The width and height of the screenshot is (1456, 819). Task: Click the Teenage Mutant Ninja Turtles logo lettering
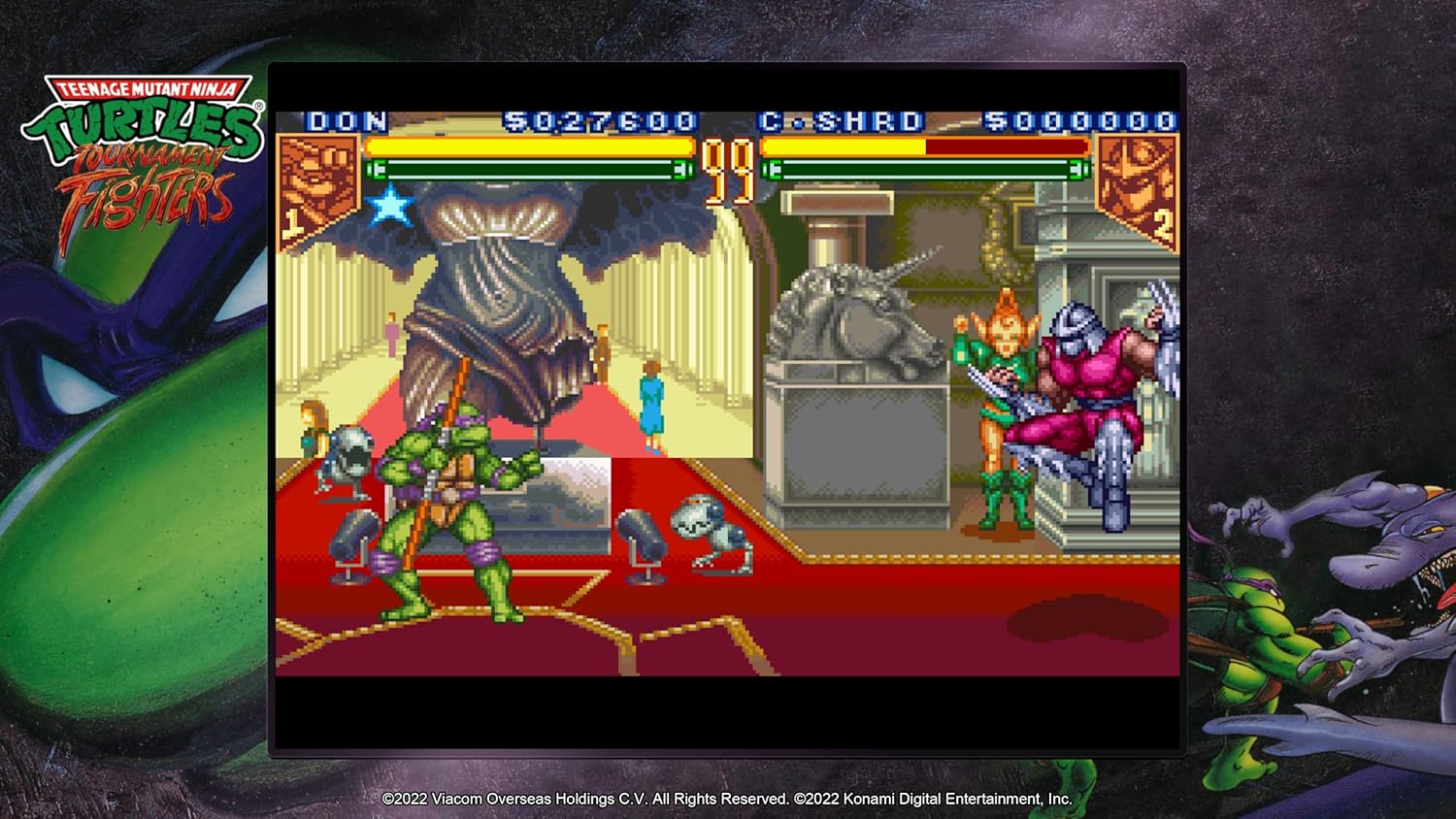[148, 89]
